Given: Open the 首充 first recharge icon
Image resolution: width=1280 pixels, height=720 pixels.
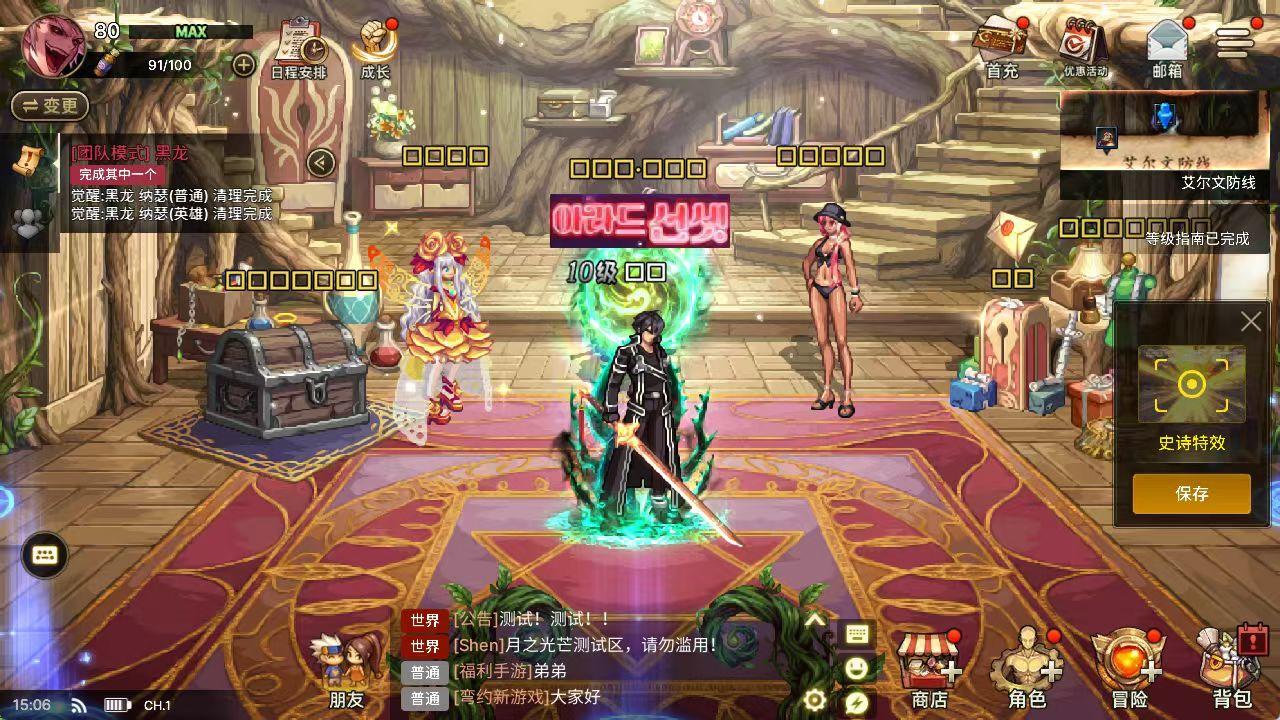Looking at the screenshot, I should click(1001, 45).
